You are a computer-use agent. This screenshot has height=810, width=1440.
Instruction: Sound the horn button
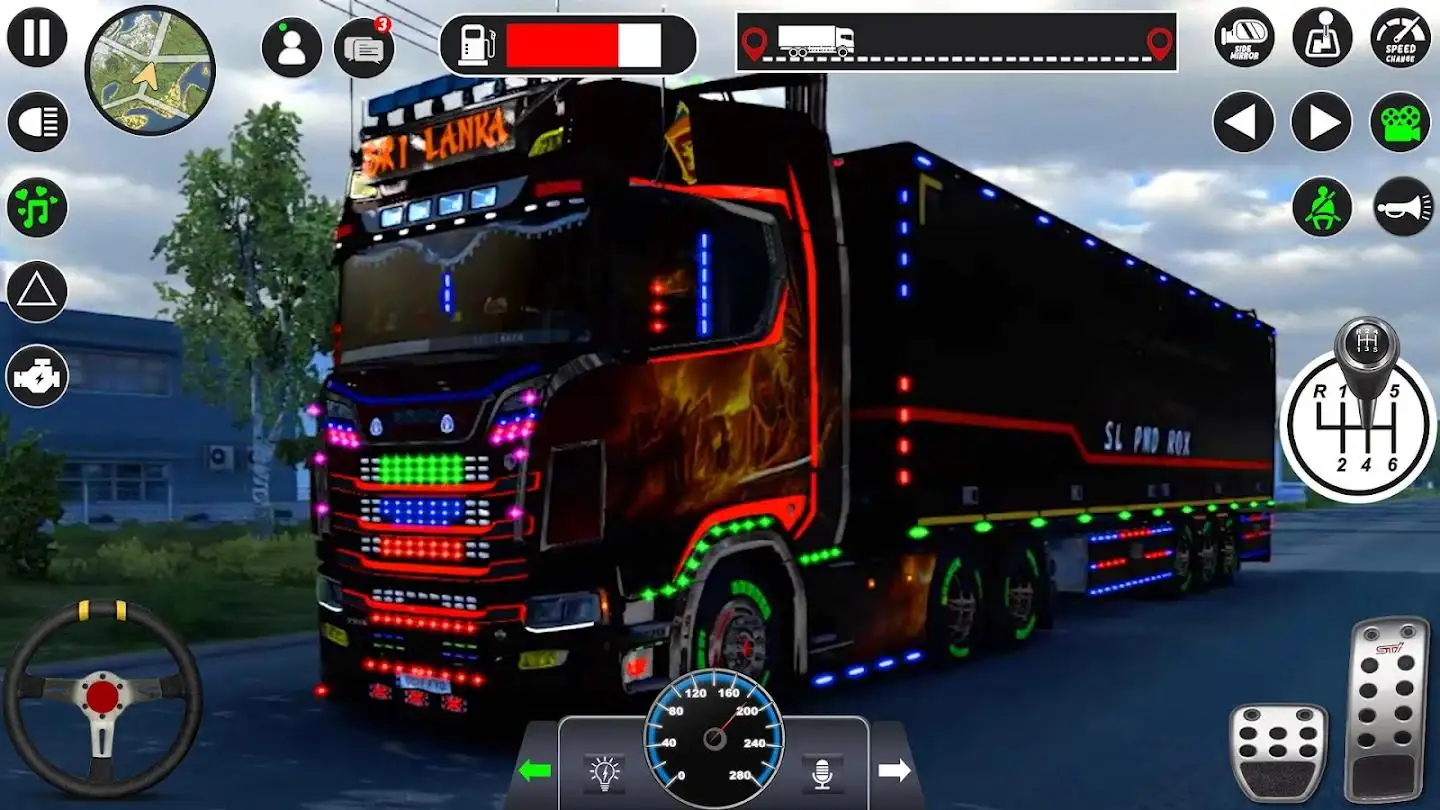1402,207
